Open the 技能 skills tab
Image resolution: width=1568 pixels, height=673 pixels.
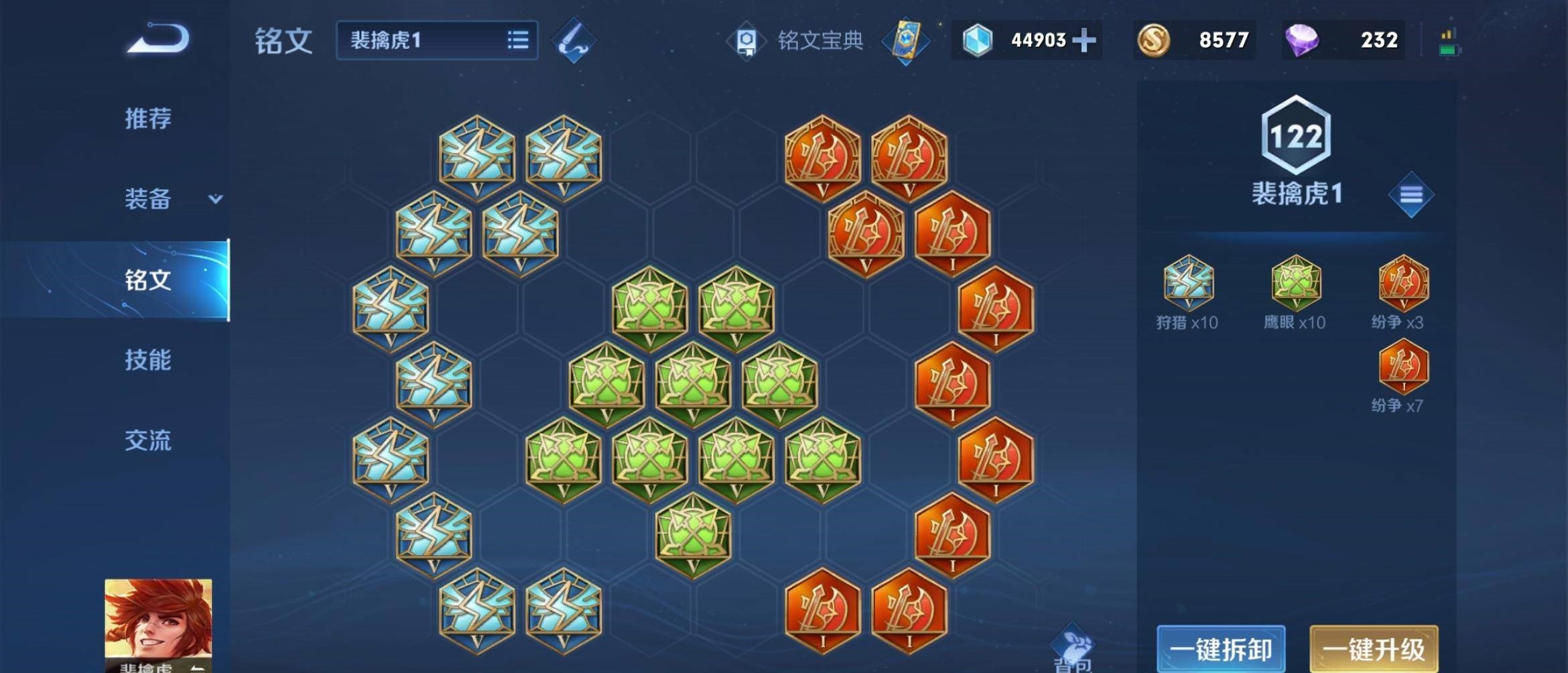click(148, 360)
